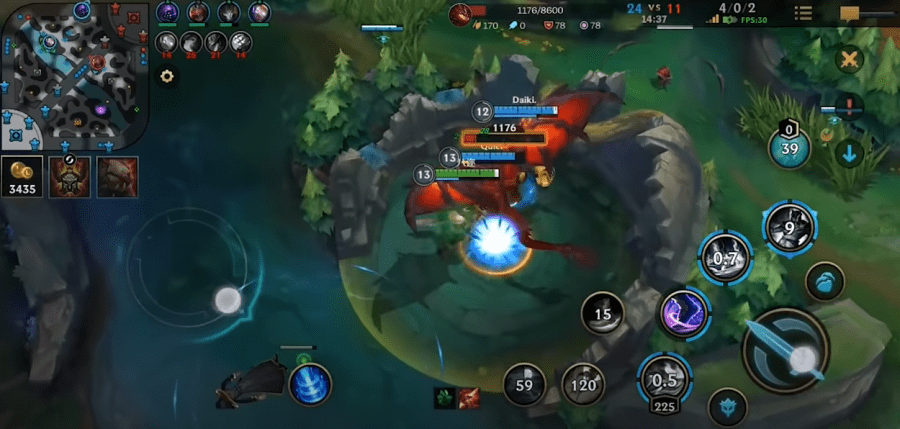This screenshot has width=900, height=429.
Task: Tap the minimap in the corner
Action: pyautogui.click(x=75, y=70)
